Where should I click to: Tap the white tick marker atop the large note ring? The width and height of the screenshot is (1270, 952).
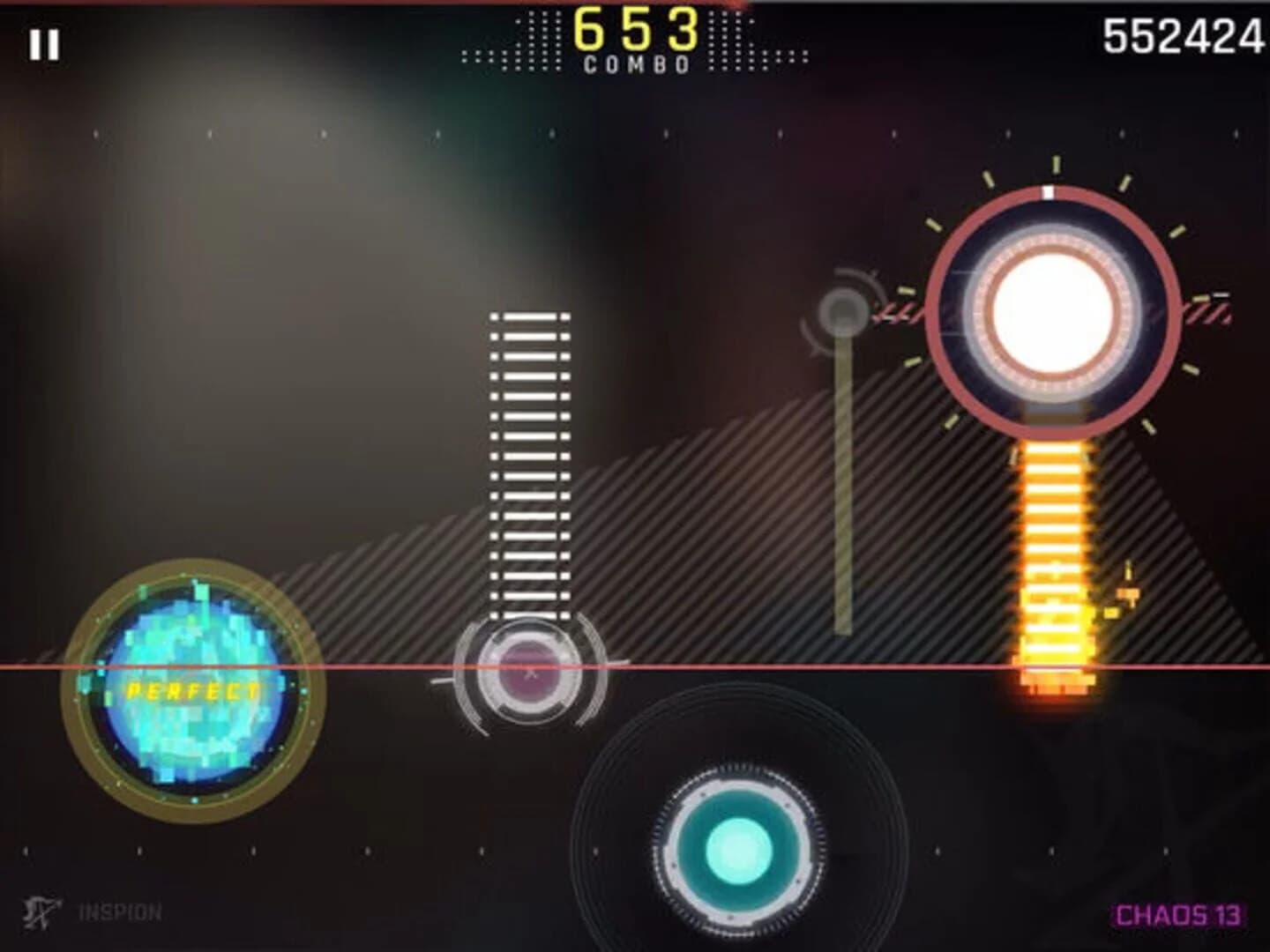tap(1048, 190)
